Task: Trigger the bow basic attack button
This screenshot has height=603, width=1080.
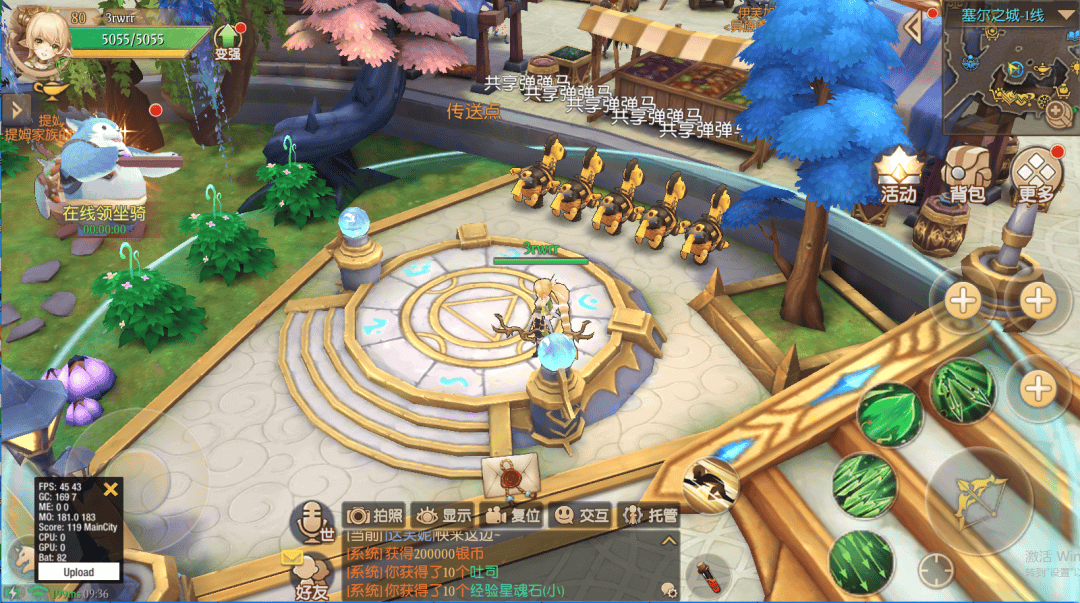Action: (975, 497)
